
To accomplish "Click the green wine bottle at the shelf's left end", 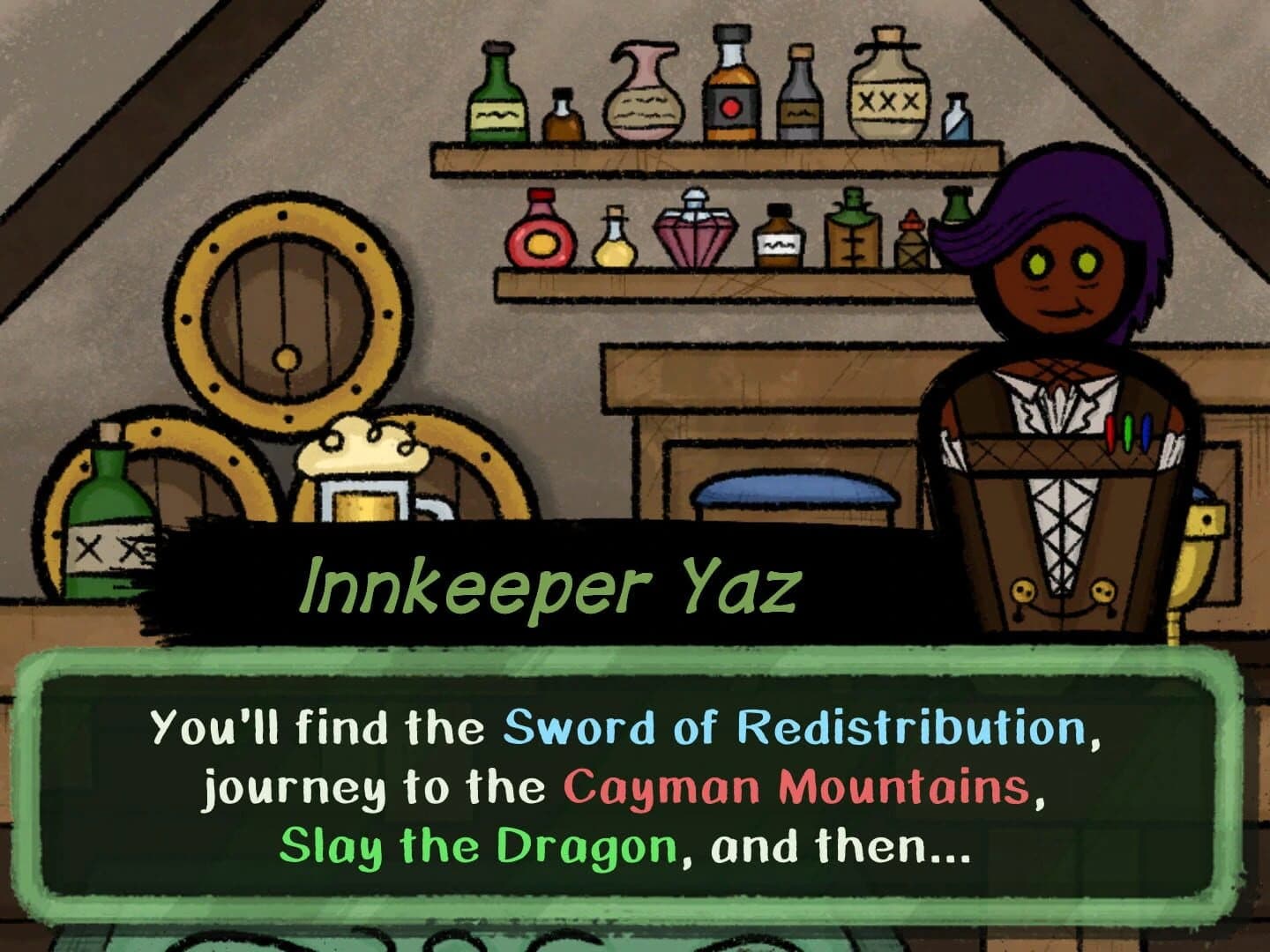I will 497,101.
